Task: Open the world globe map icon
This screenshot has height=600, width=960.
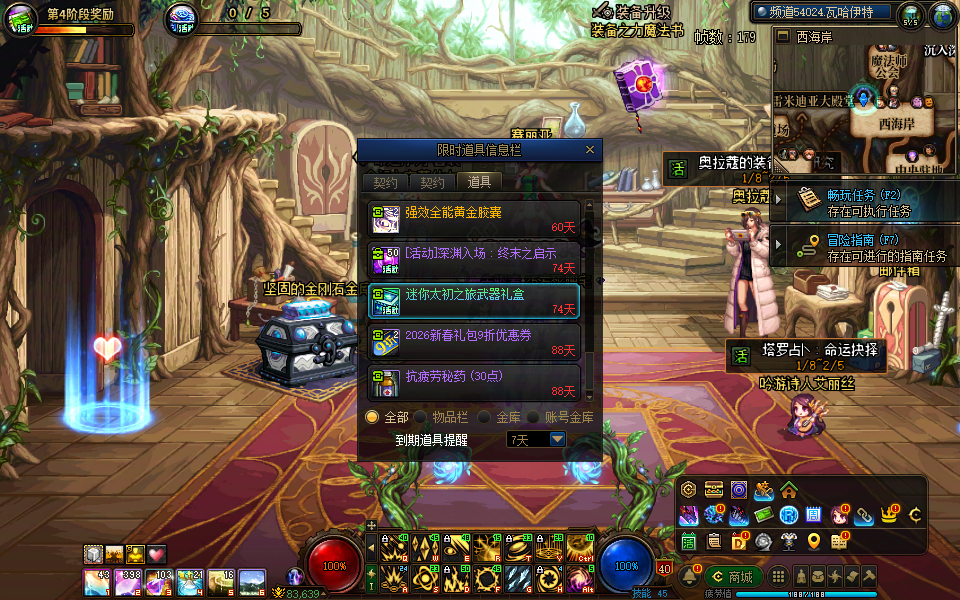Action: pyautogui.click(x=944, y=16)
